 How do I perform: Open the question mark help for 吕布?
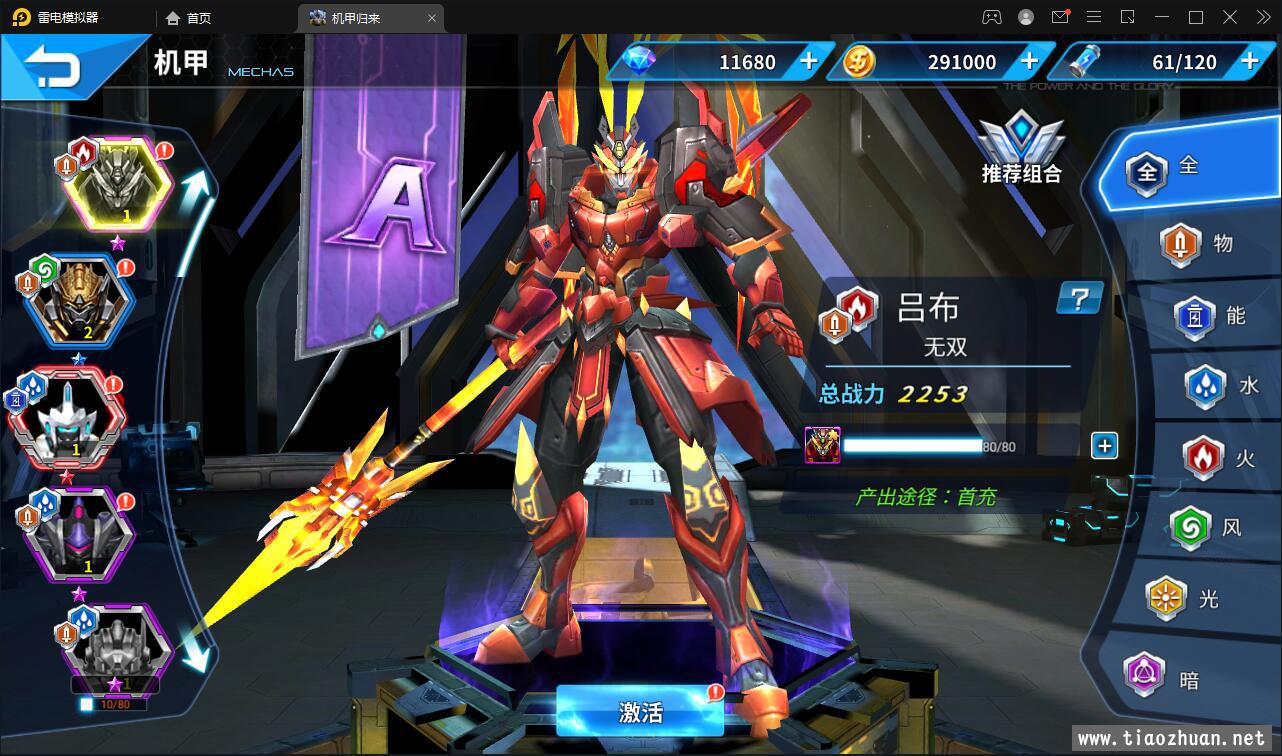[1079, 298]
